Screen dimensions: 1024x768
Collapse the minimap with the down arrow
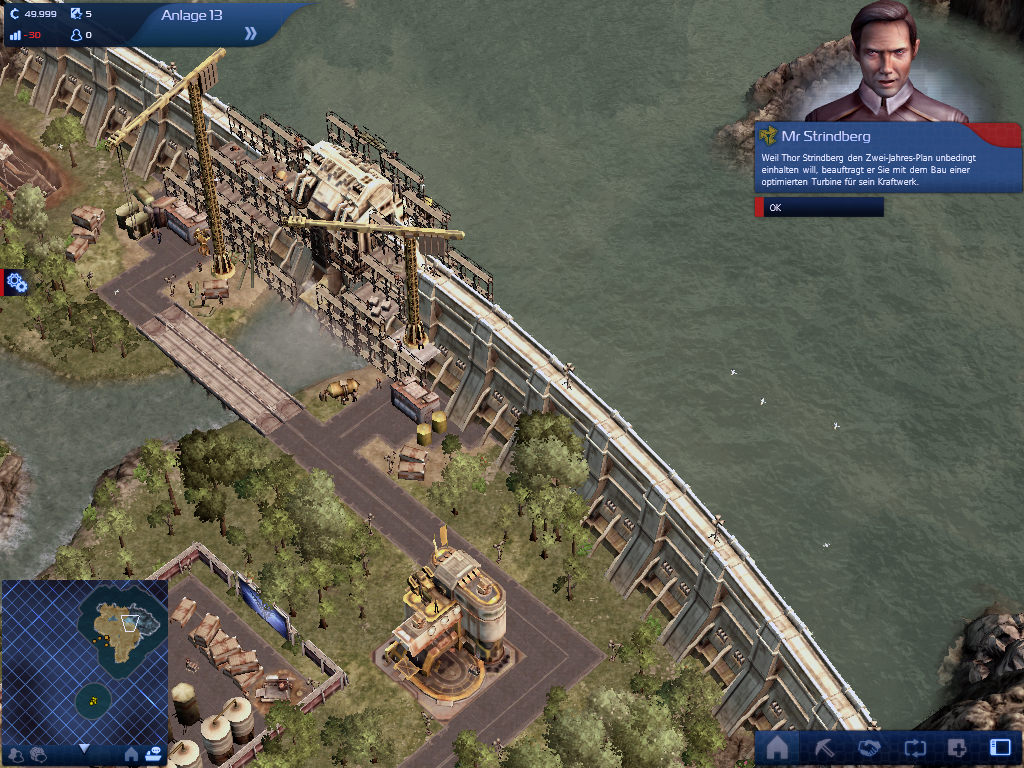[x=85, y=748]
